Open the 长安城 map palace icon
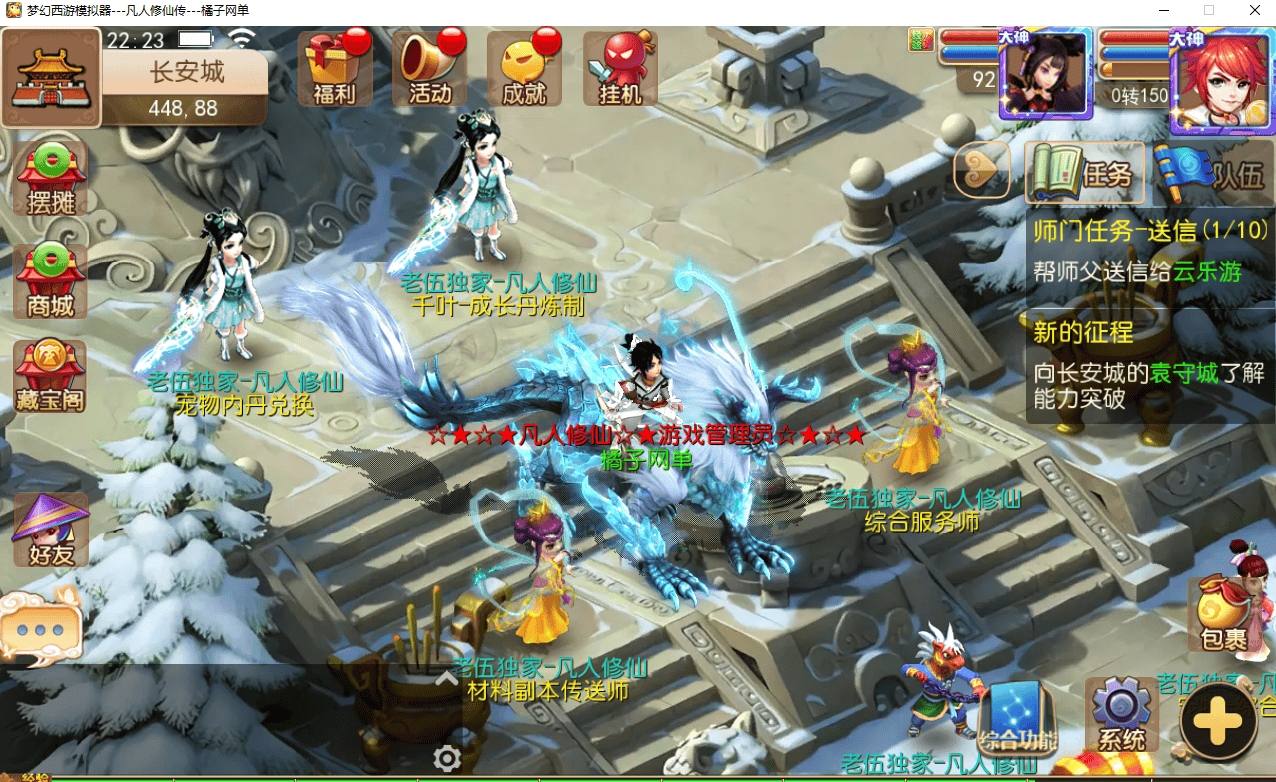1276x782 pixels. coord(51,76)
